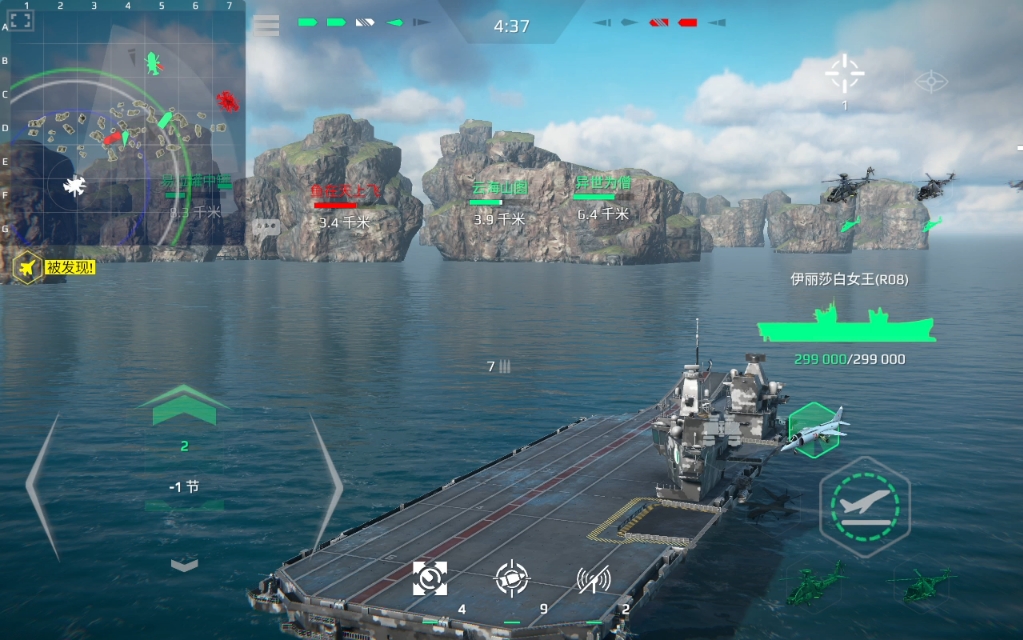Tap the crosshair target lock icon

(844, 73)
